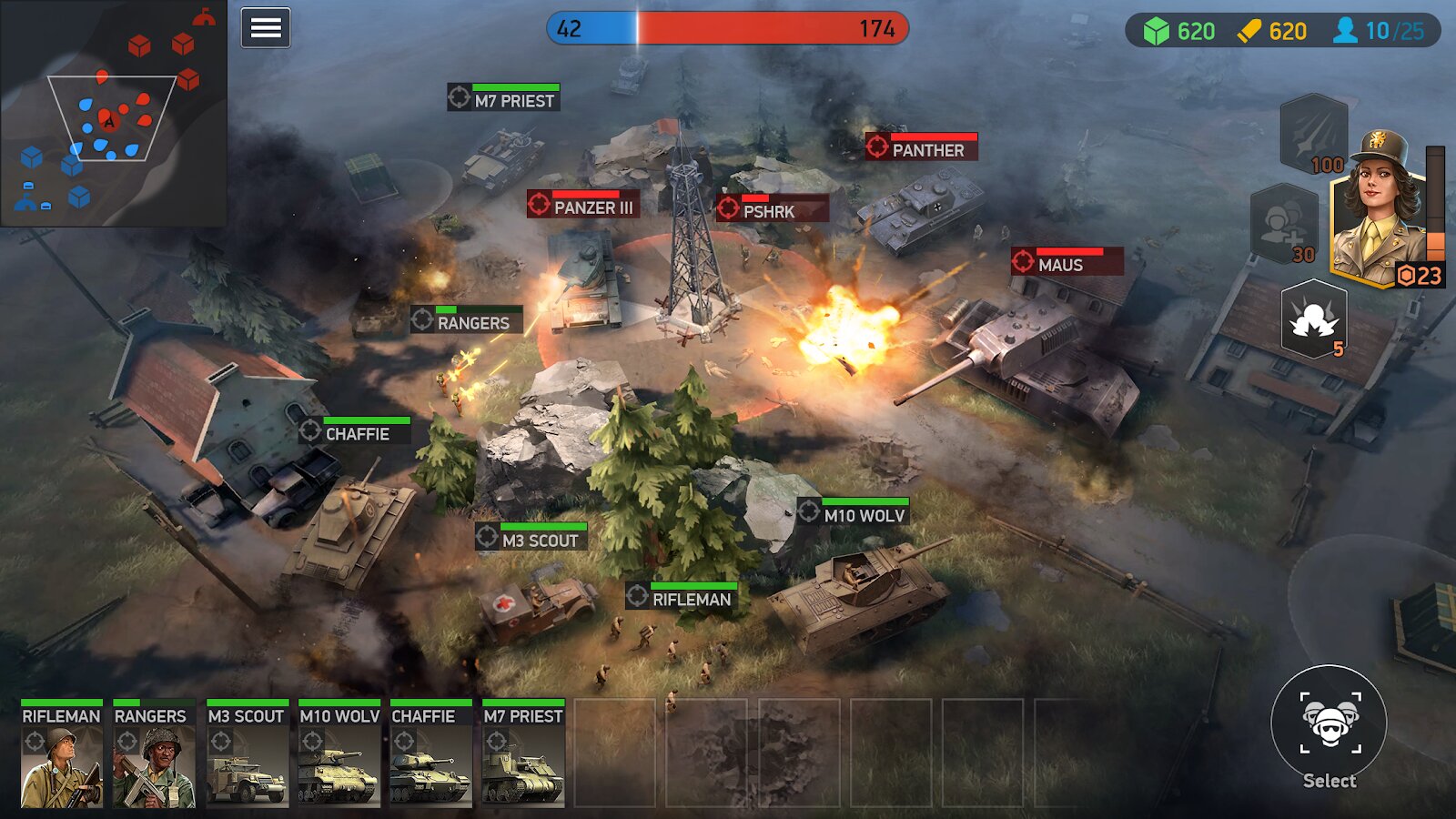Screen dimensions: 1456x819
Task: Trigger the explosion ability costing 5
Action: [1313, 318]
